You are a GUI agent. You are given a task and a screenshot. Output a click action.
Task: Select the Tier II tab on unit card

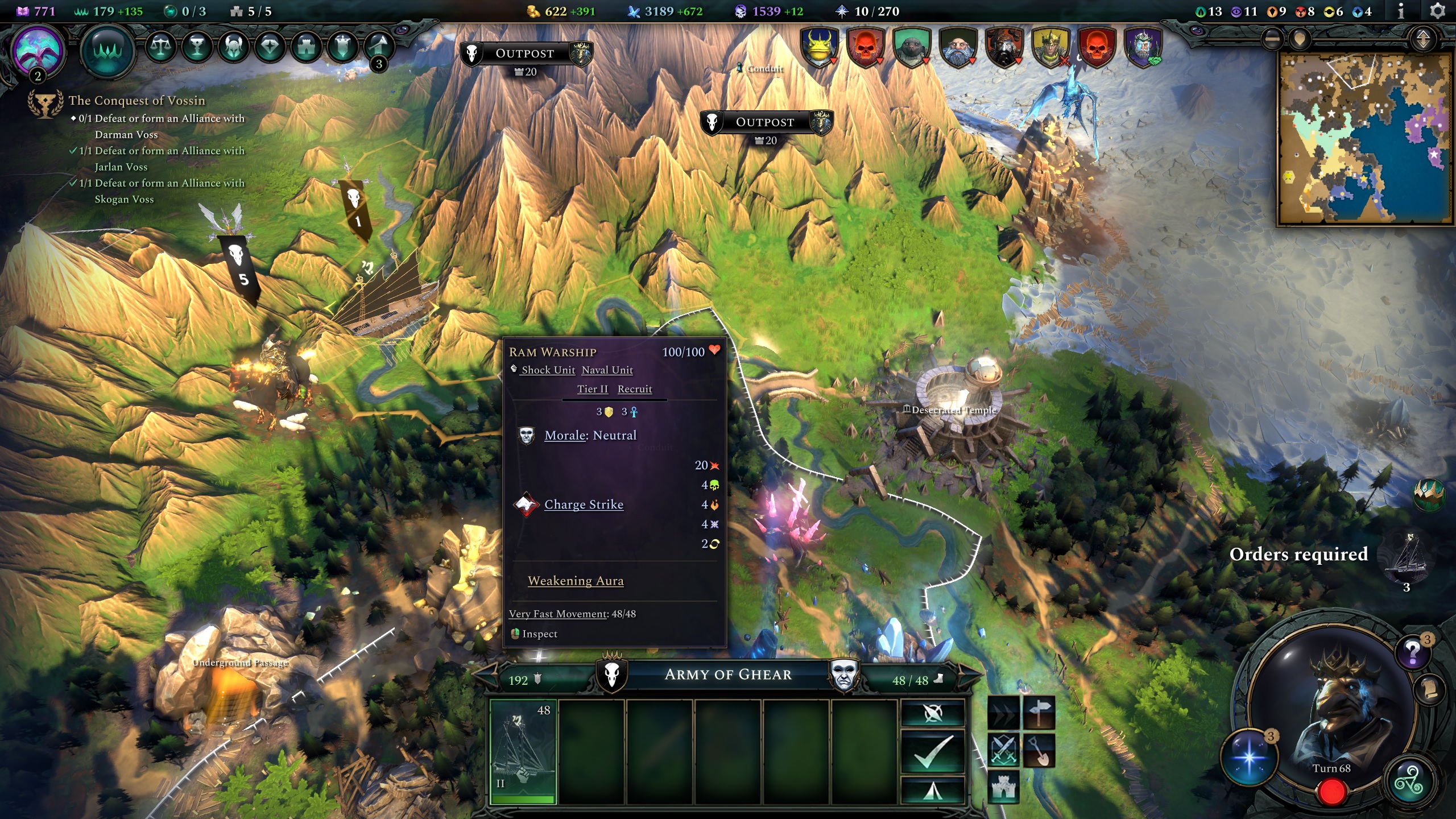[x=592, y=389]
